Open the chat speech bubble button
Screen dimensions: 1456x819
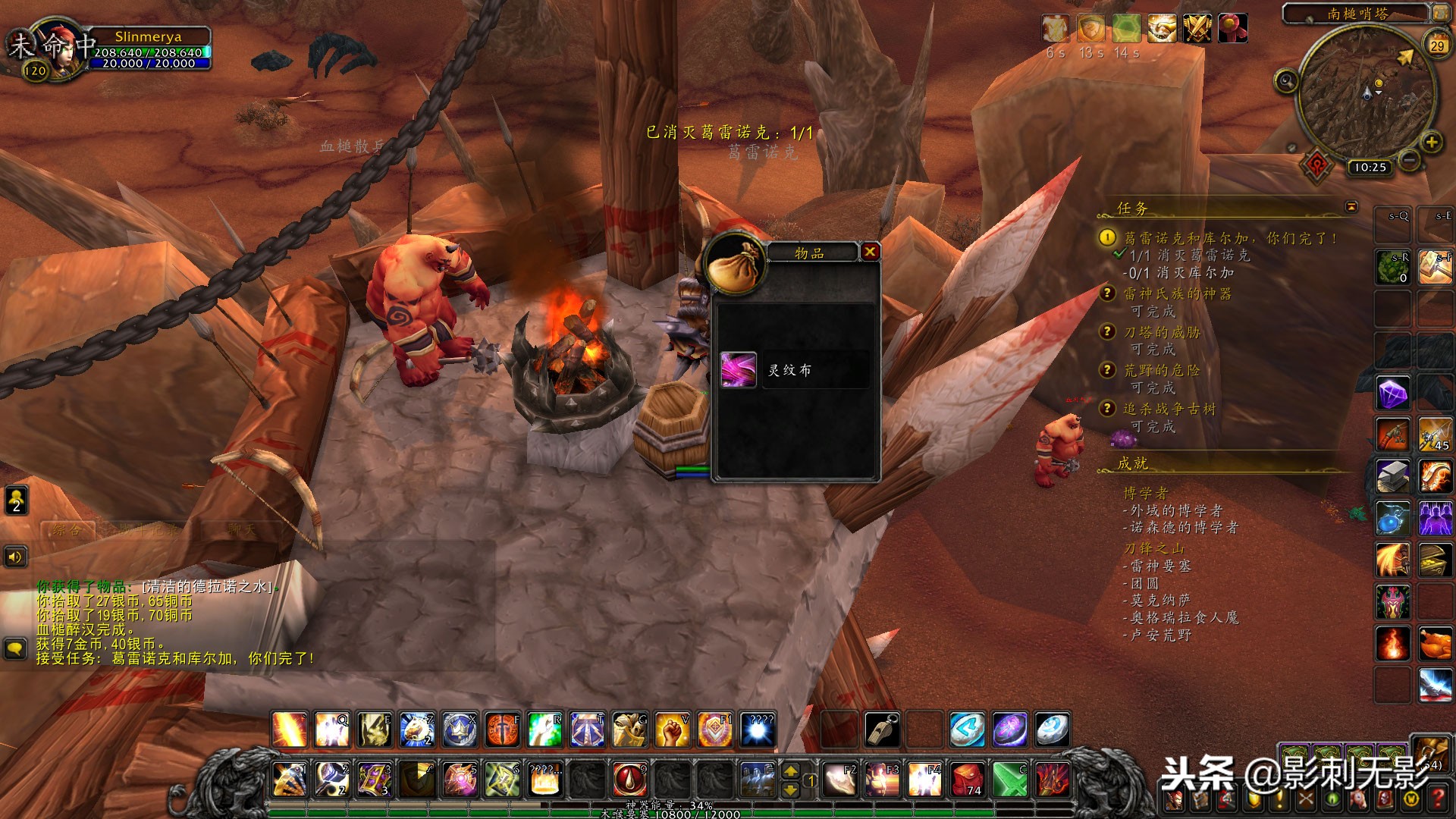(15, 648)
